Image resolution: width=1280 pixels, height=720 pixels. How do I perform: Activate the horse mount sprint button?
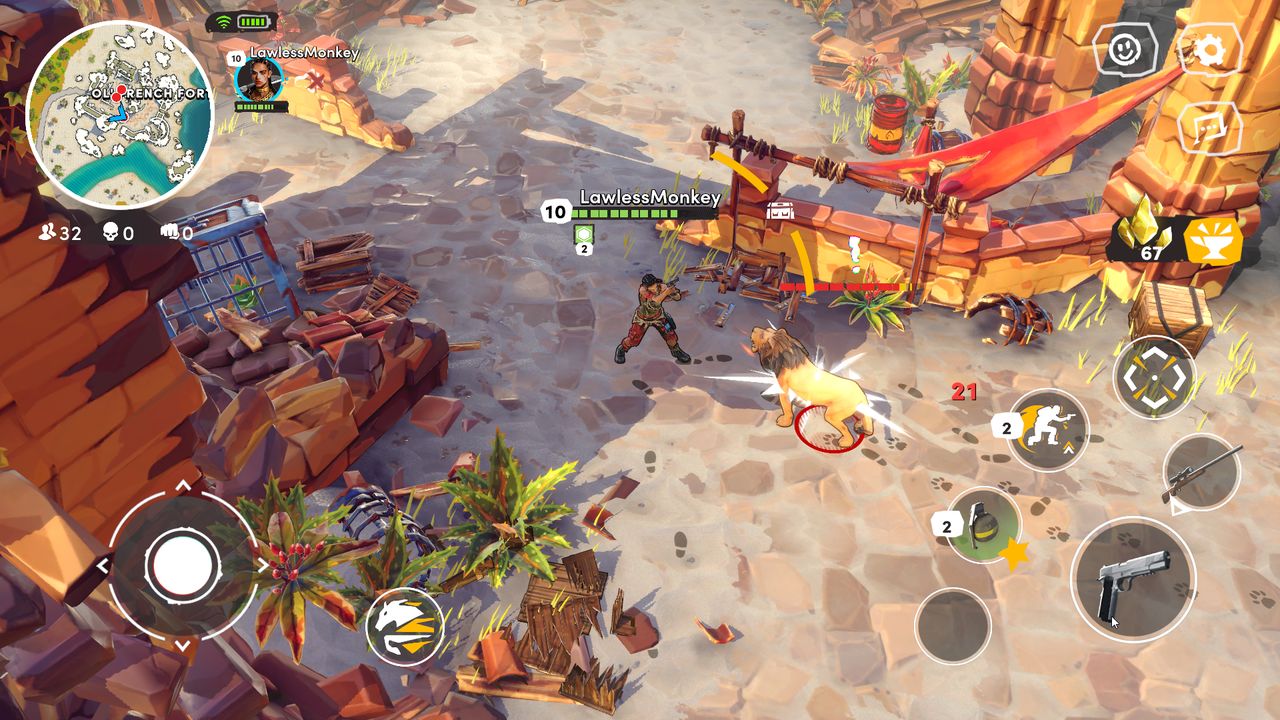click(405, 627)
